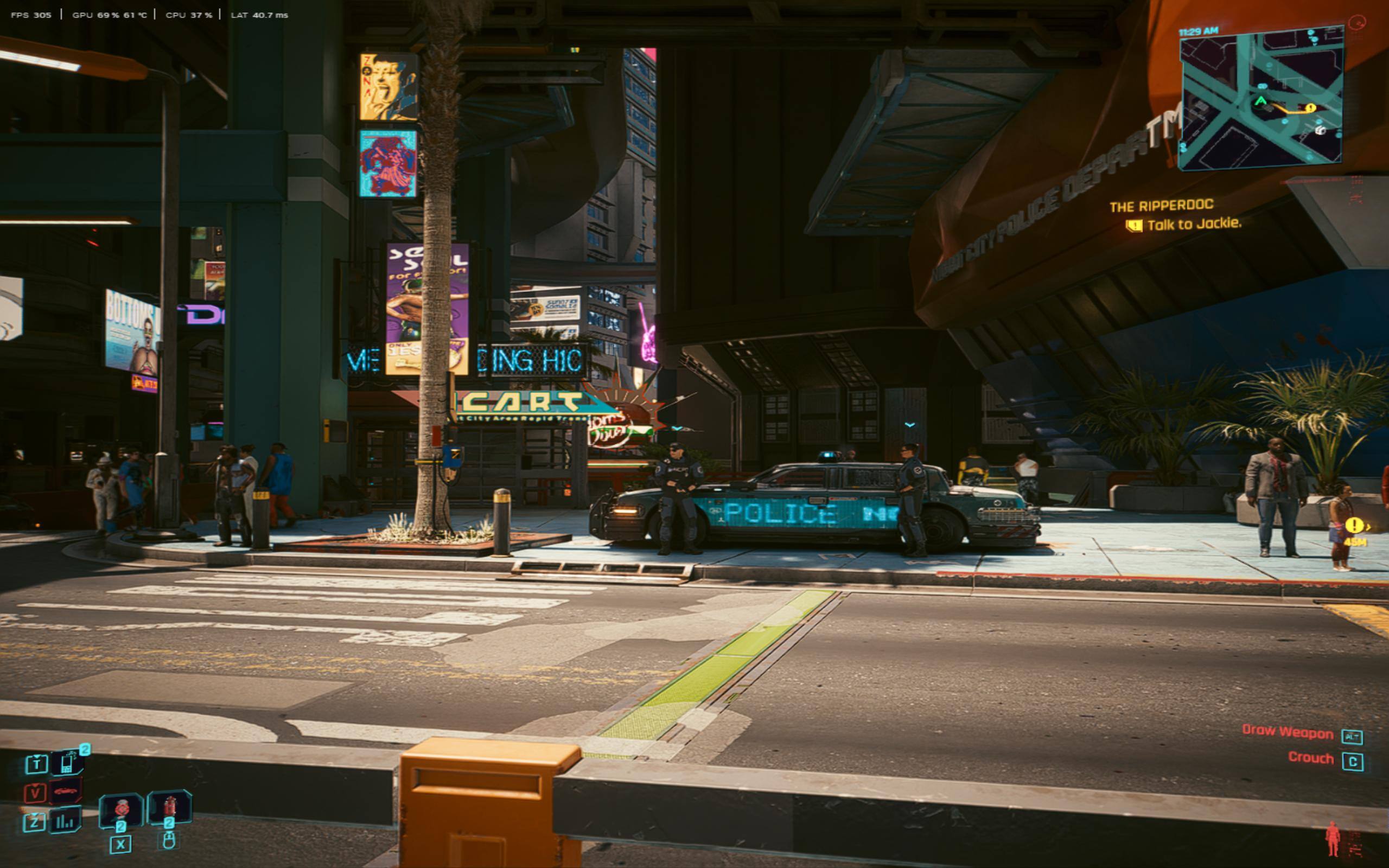
Task: Click the red body stance indicator
Action: 1333,839
